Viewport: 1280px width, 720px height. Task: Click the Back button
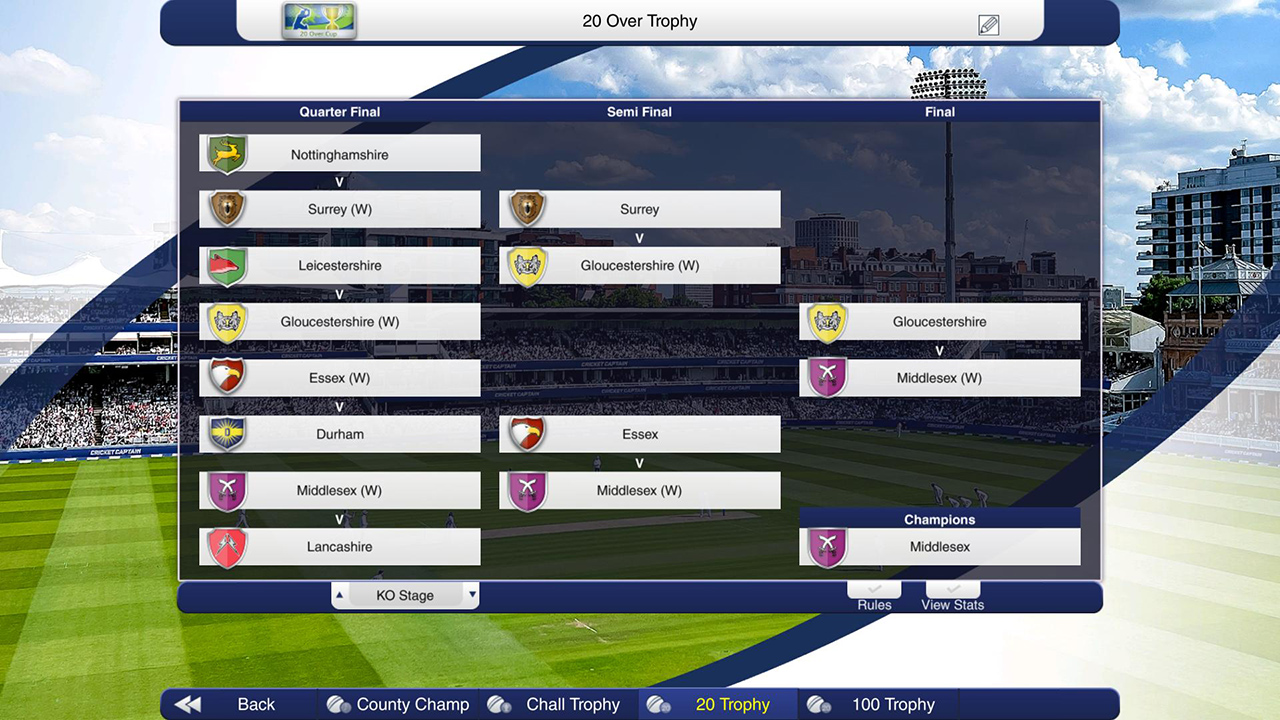pyautogui.click(x=256, y=704)
